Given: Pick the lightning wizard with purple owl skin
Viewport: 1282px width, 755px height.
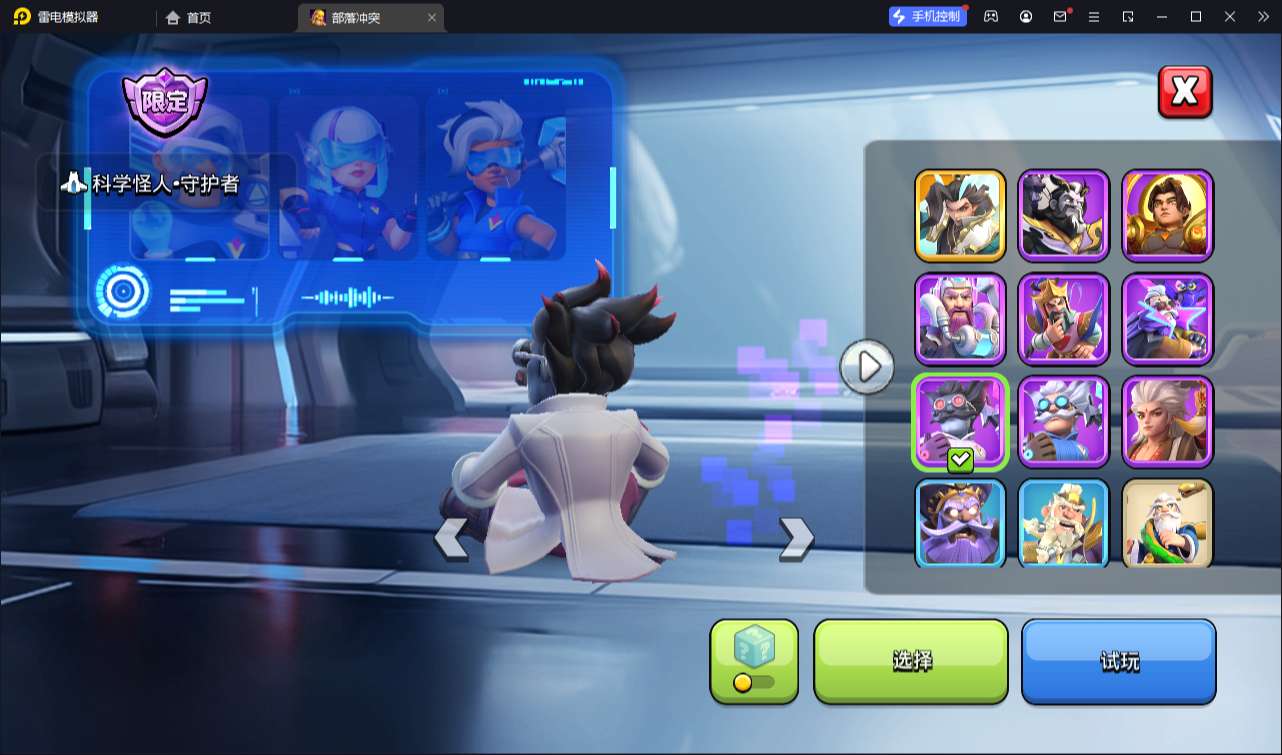Looking at the screenshot, I should pos(1167,319).
